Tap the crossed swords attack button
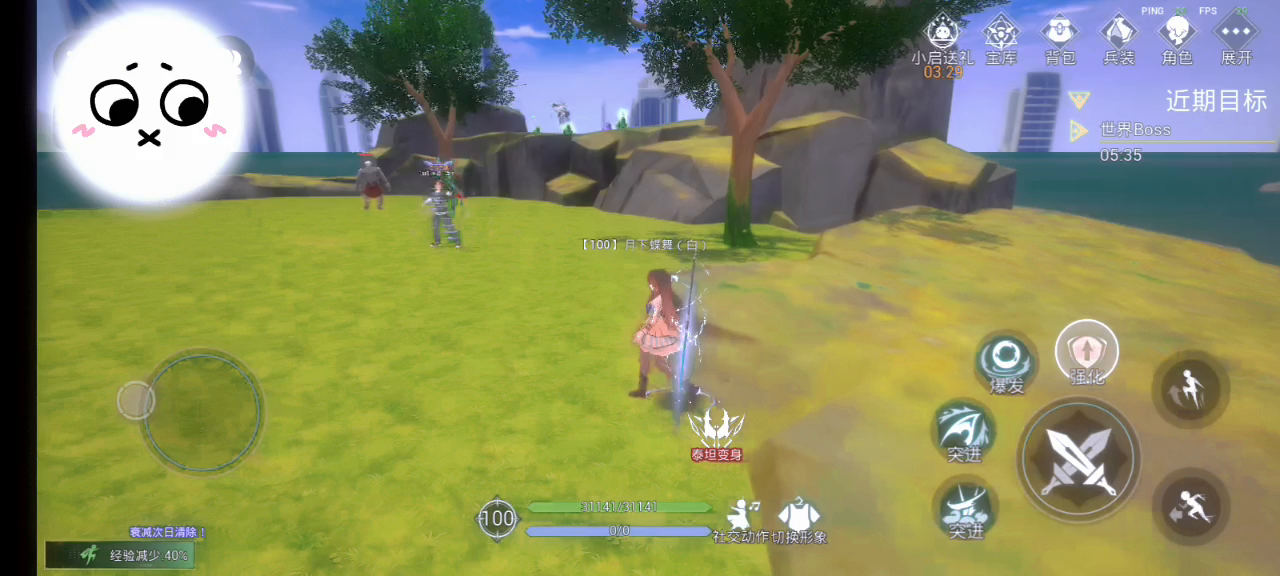 pos(1078,459)
